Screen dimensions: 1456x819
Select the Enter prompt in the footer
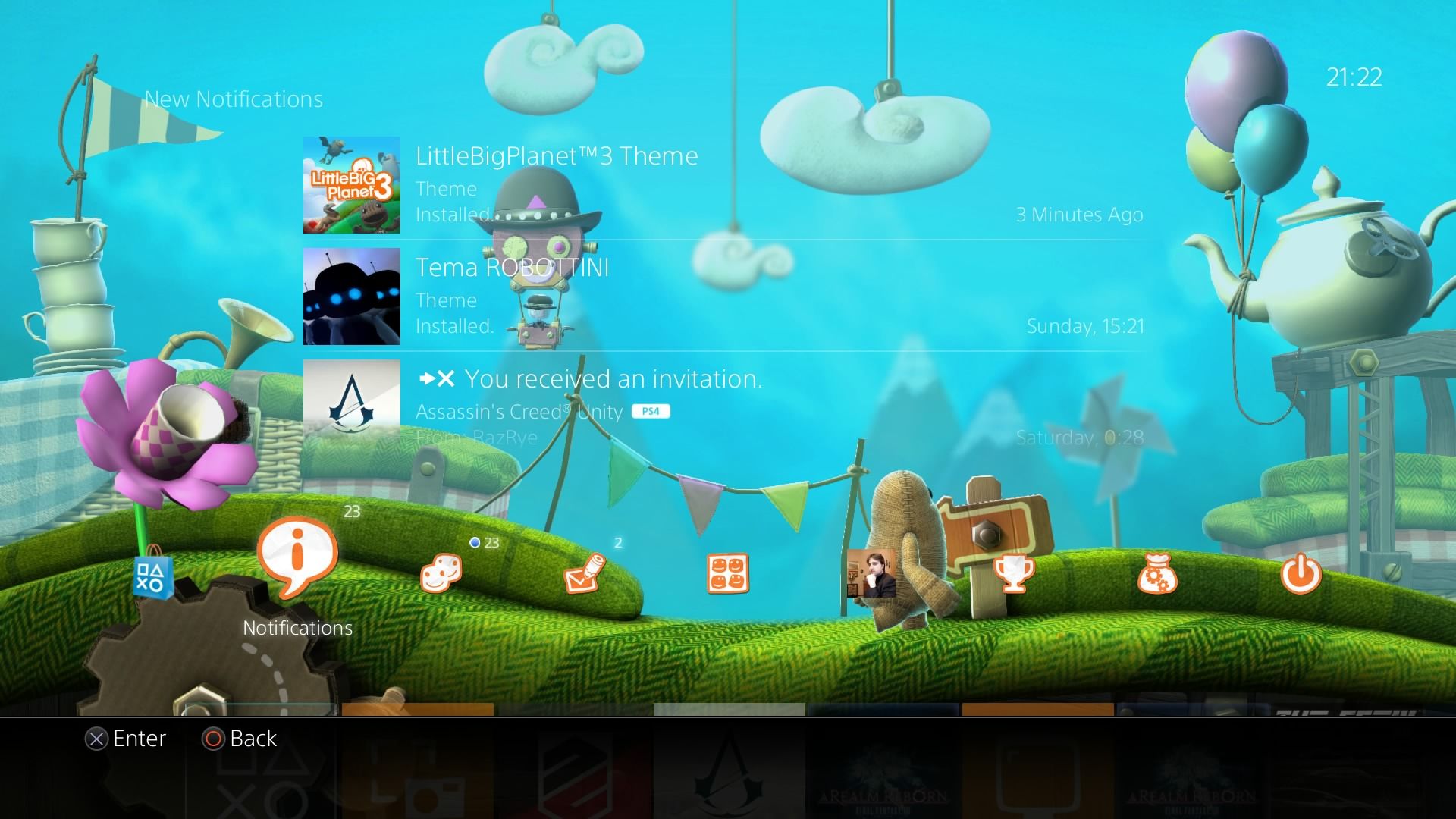(127, 739)
